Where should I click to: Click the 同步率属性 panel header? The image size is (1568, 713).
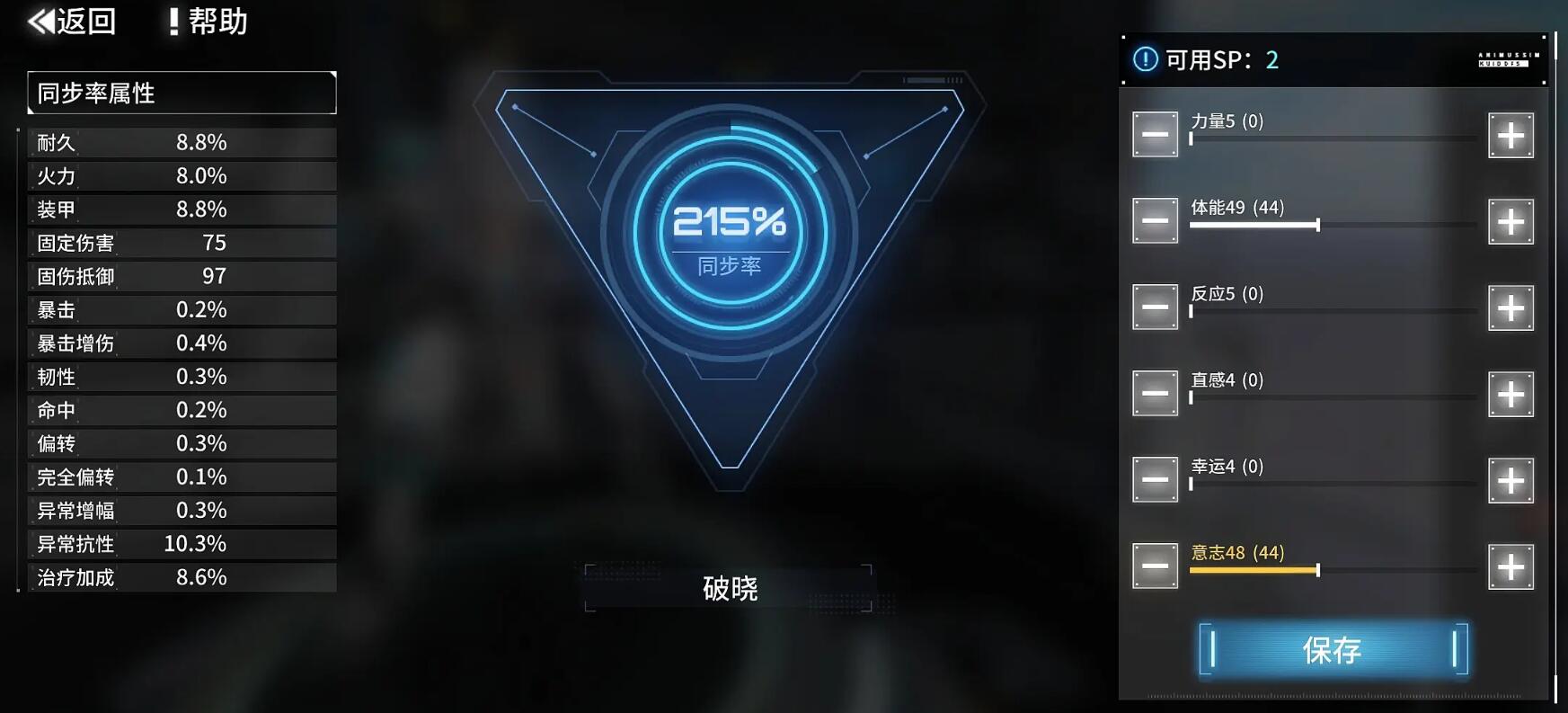click(x=180, y=93)
